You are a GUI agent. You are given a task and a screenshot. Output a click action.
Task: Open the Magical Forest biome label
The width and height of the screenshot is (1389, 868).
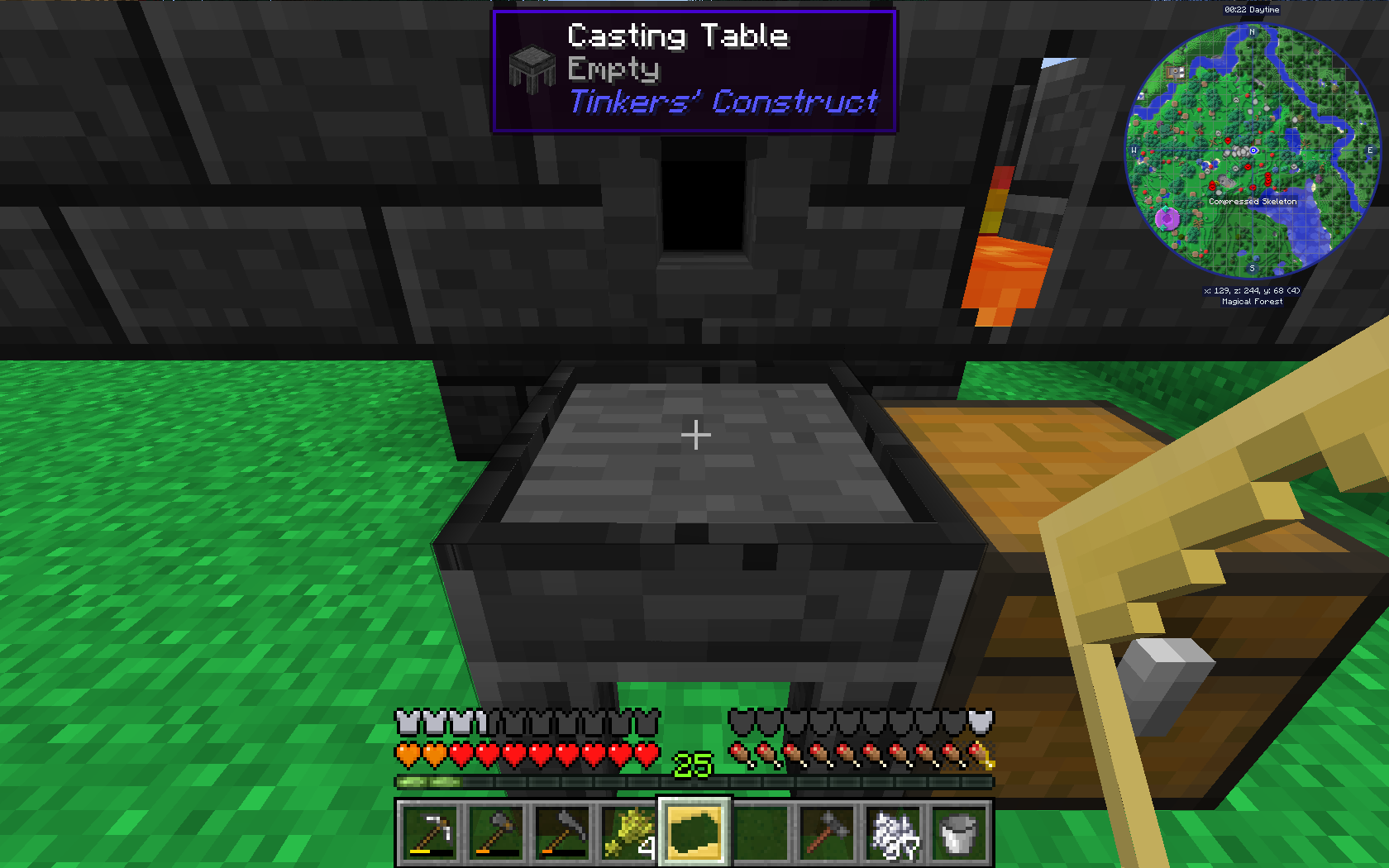point(1252,302)
